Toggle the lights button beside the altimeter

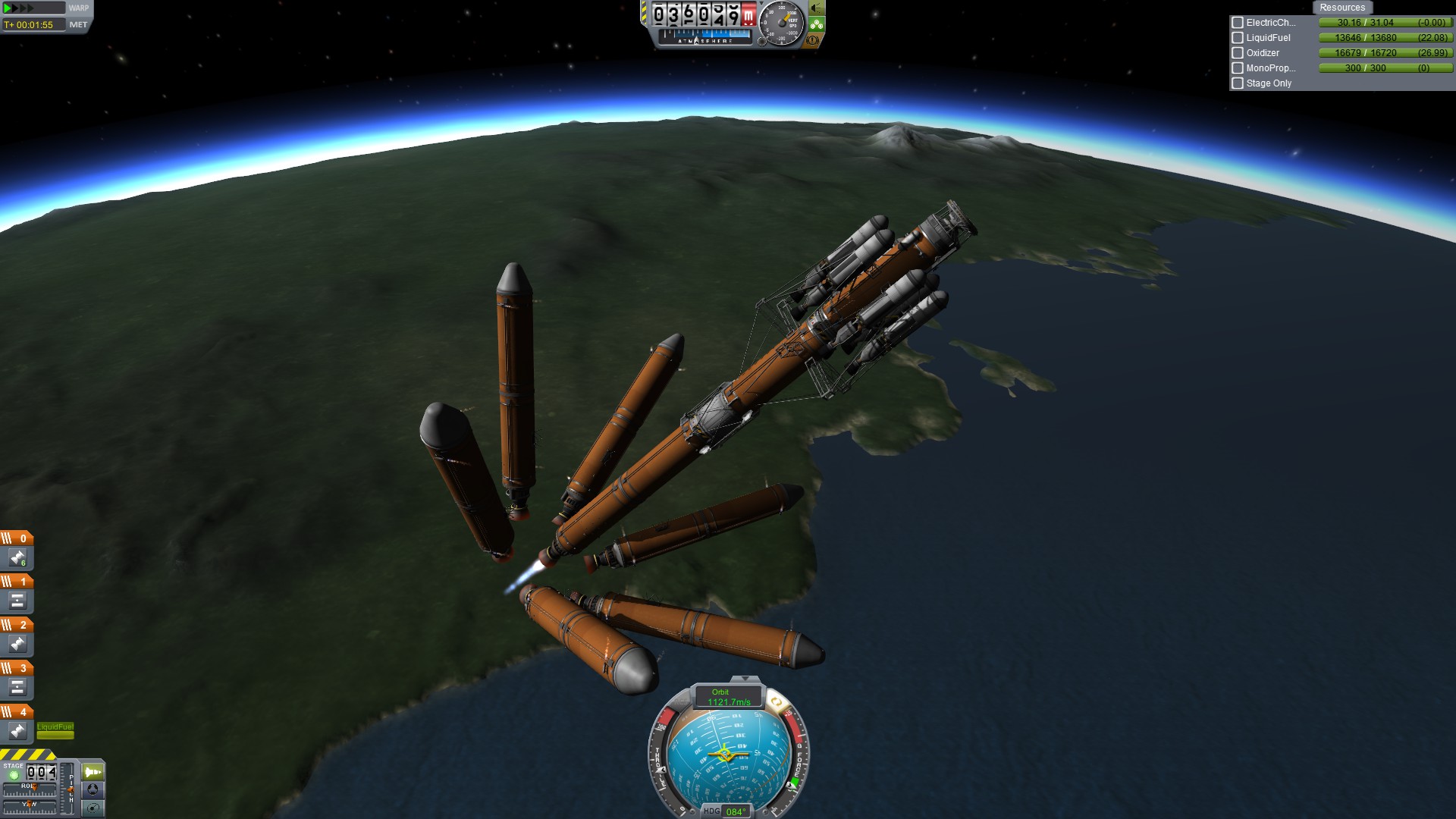[x=816, y=8]
